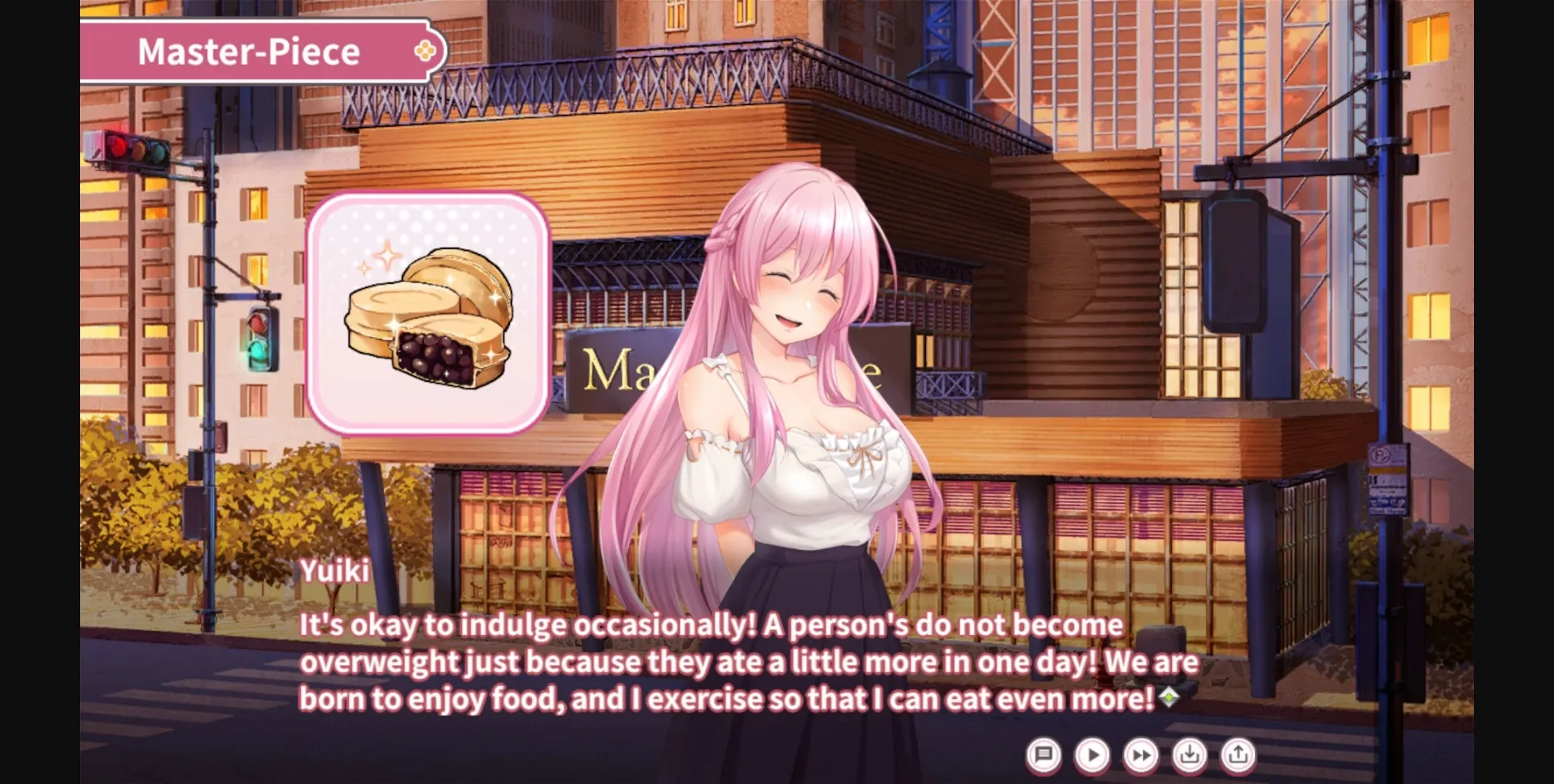This screenshot has width=1554, height=784.
Task: Click Yuiki's name label
Action: pyautogui.click(x=334, y=571)
